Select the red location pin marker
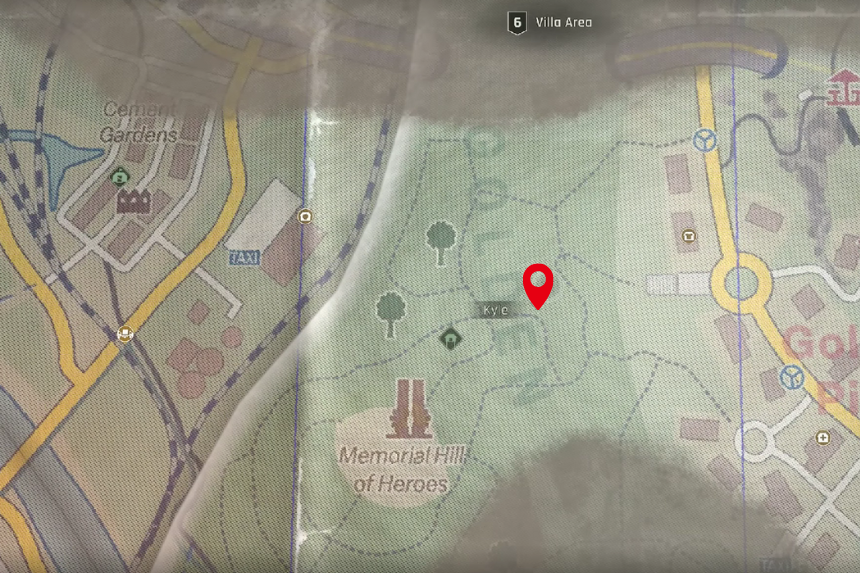This screenshot has width=860, height=573. (x=540, y=284)
